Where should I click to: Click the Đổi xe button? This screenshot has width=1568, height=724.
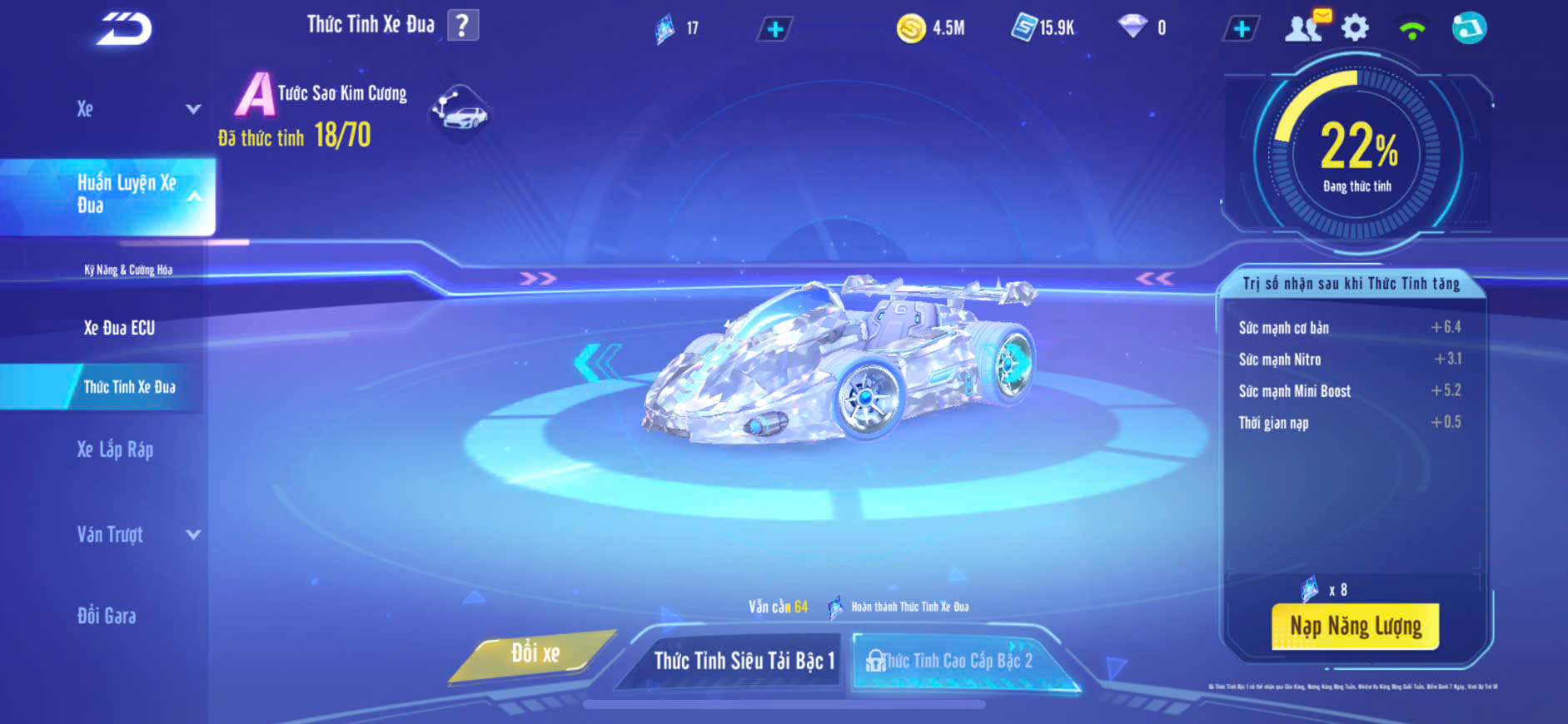[x=535, y=654]
